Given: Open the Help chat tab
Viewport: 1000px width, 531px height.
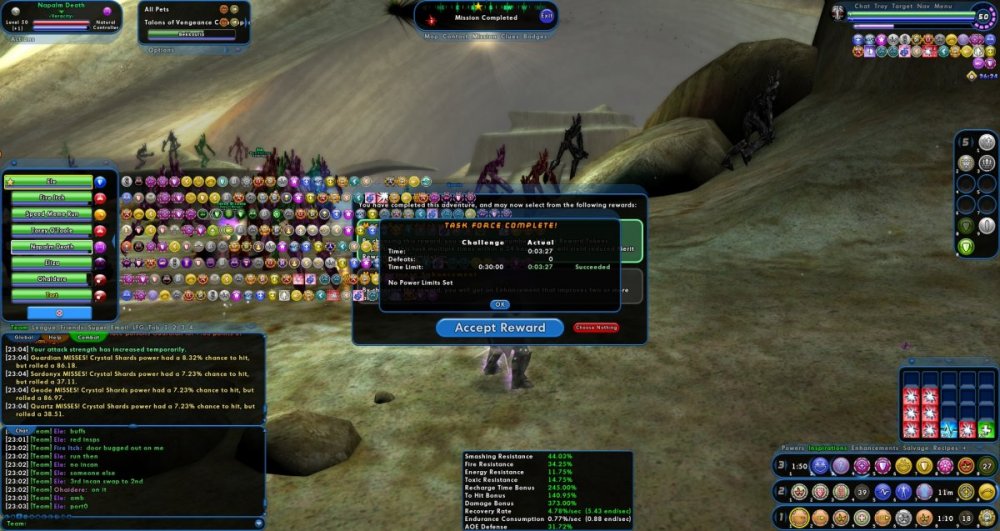Looking at the screenshot, I should (56, 337).
